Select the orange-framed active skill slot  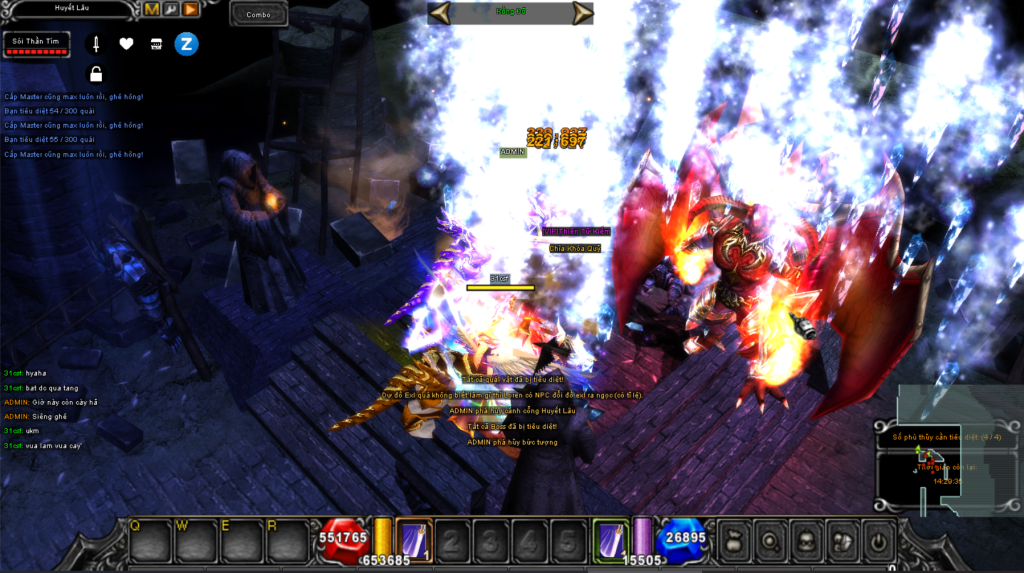tap(414, 538)
